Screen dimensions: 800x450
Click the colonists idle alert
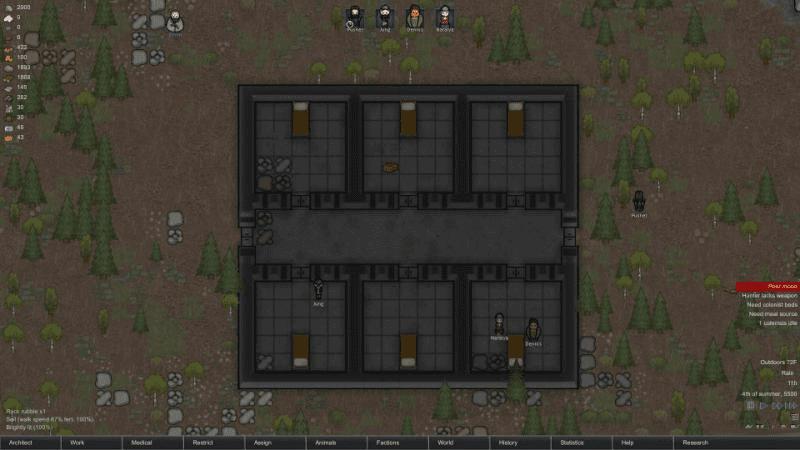point(768,323)
